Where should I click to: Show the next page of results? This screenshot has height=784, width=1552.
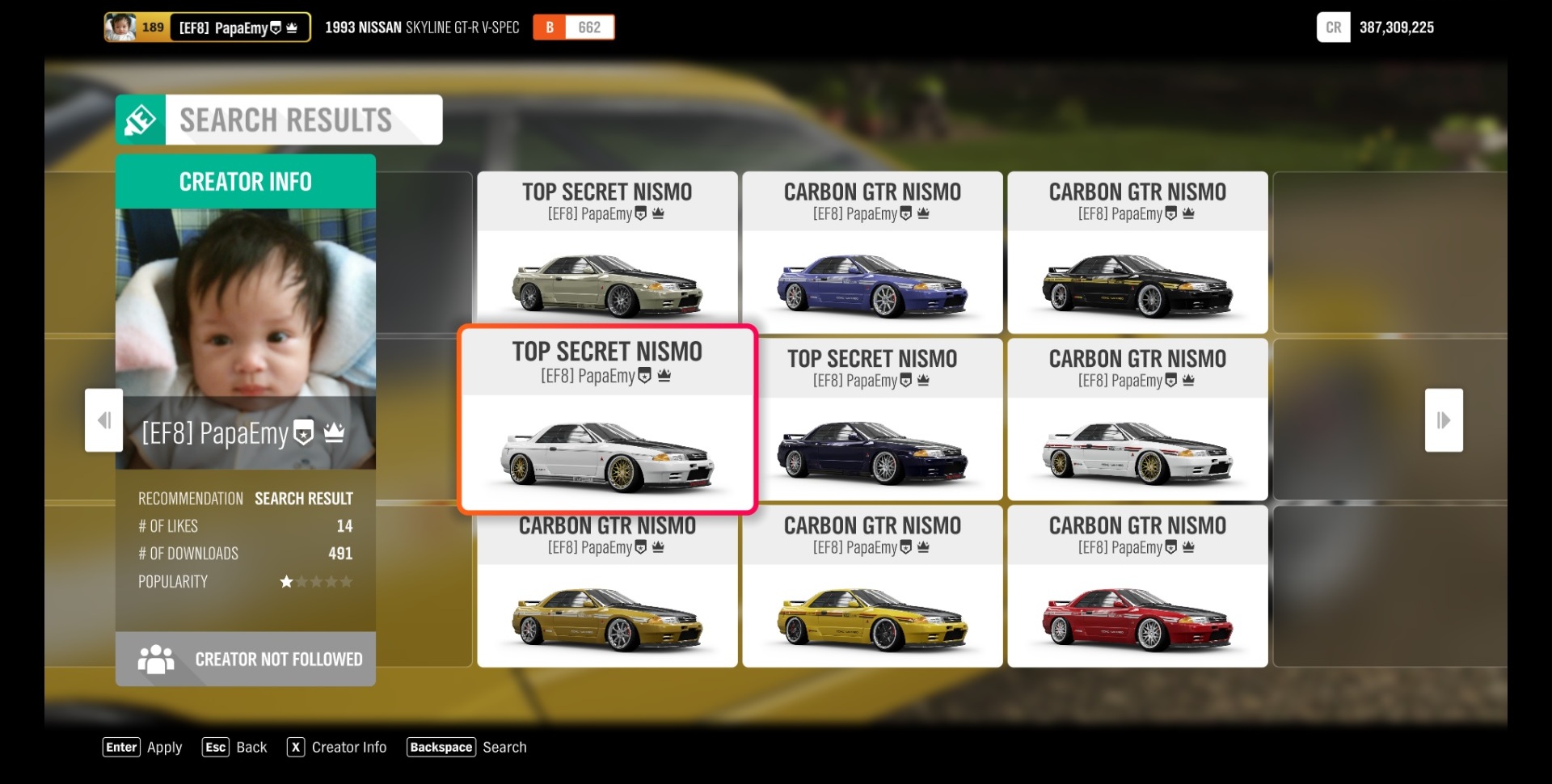click(1444, 420)
